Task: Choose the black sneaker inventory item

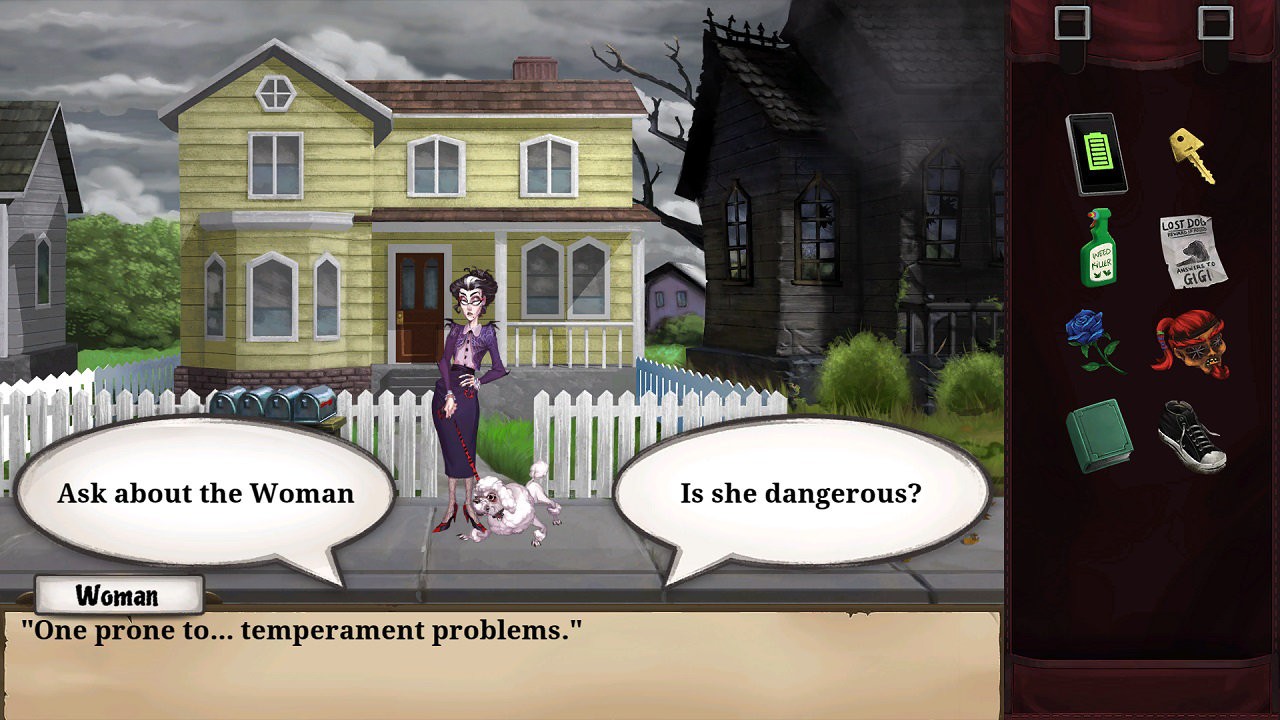Action: pos(1192,436)
